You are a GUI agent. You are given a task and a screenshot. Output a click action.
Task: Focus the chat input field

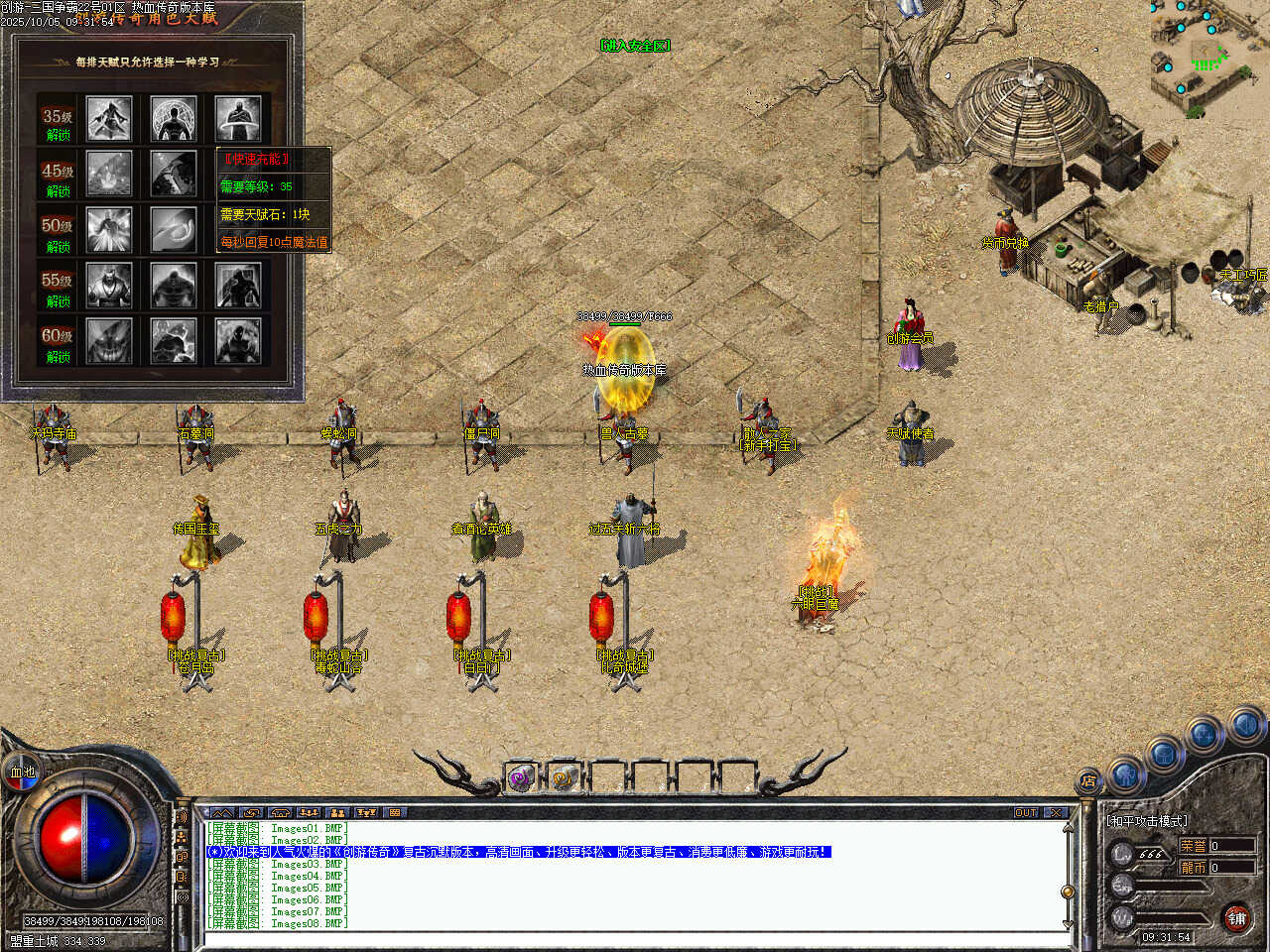pos(635,938)
